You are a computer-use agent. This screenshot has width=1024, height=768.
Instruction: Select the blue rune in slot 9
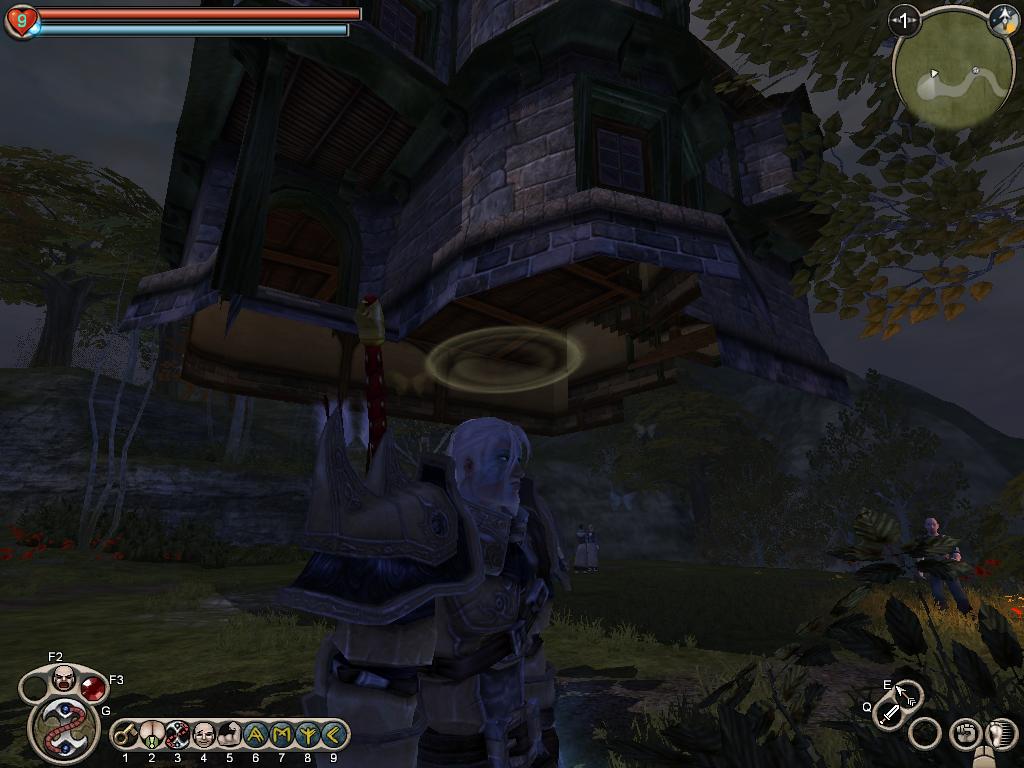pos(332,736)
